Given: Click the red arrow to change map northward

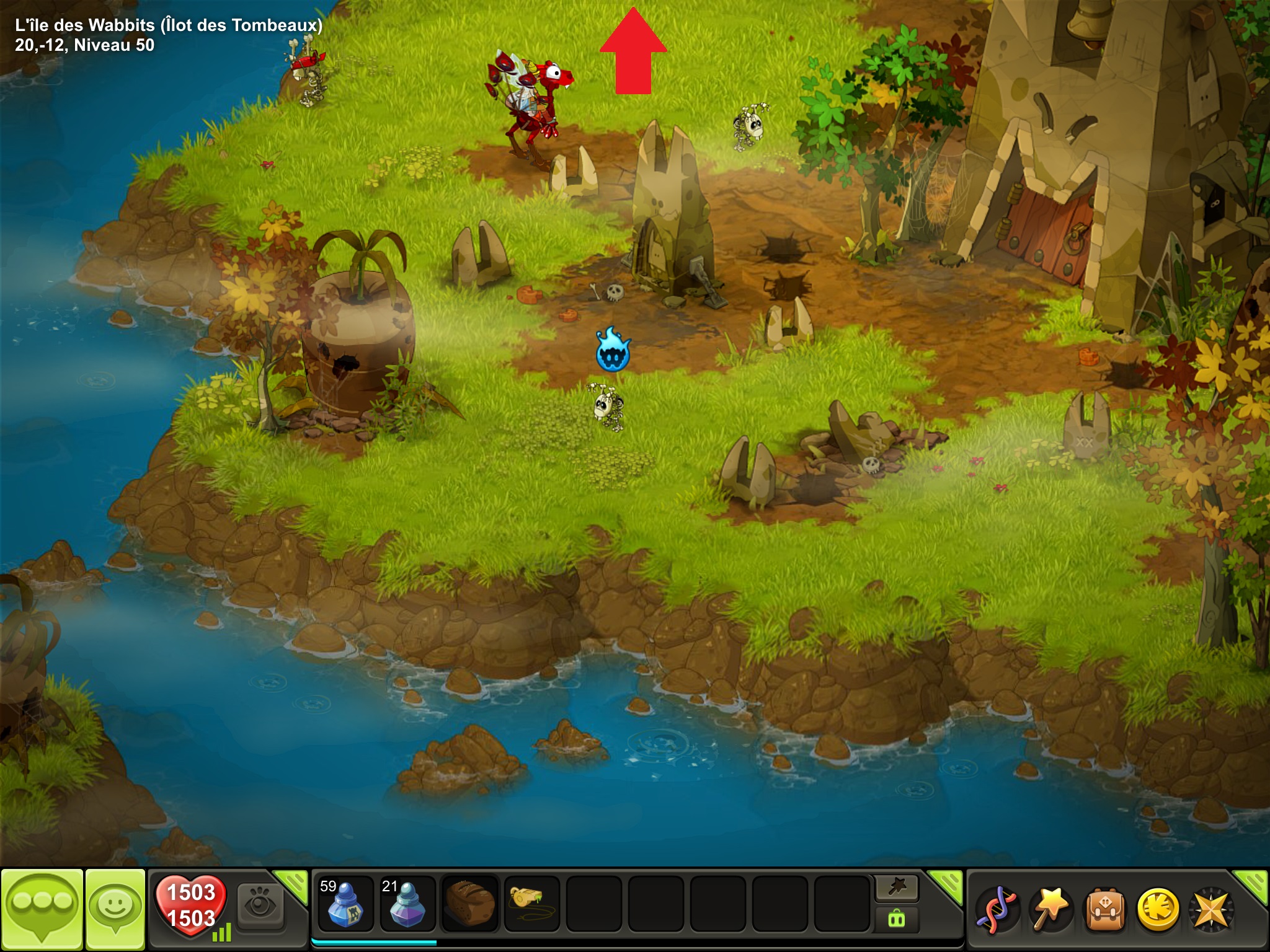Looking at the screenshot, I should (x=633, y=52).
